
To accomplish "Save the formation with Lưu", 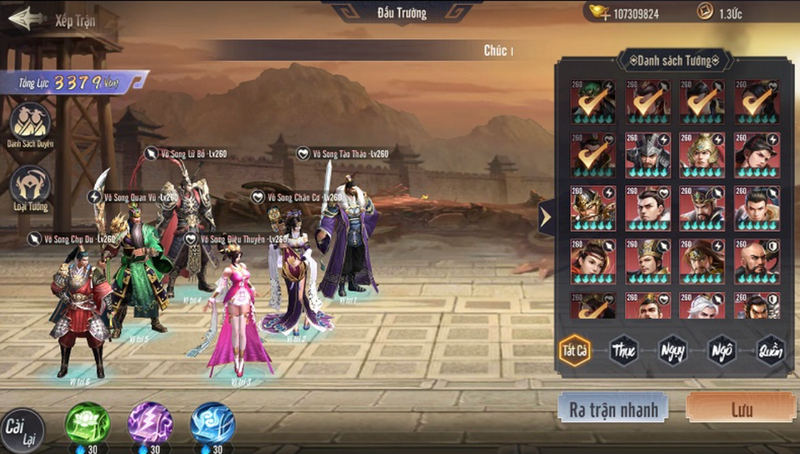I will point(741,407).
